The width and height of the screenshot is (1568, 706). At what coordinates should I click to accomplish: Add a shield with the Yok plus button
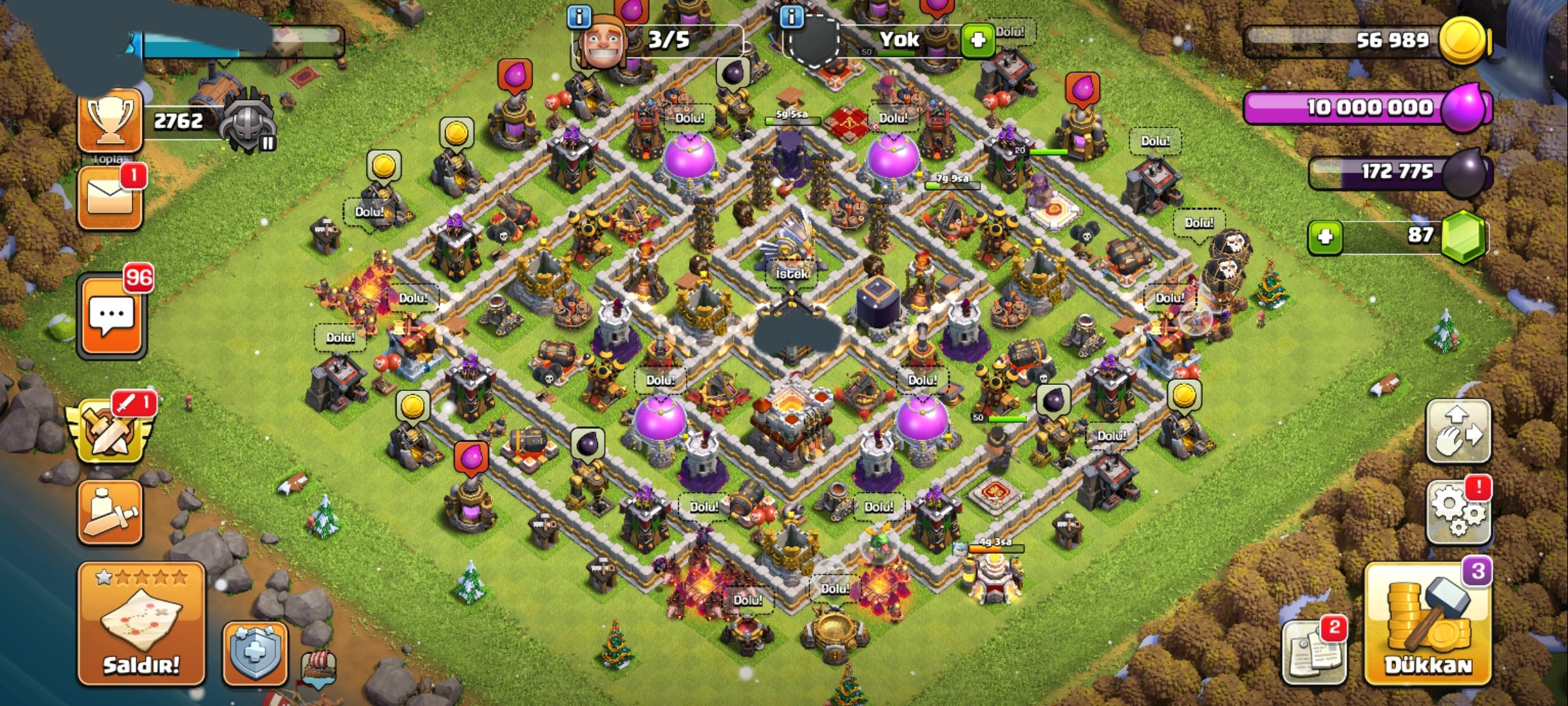pos(977,41)
